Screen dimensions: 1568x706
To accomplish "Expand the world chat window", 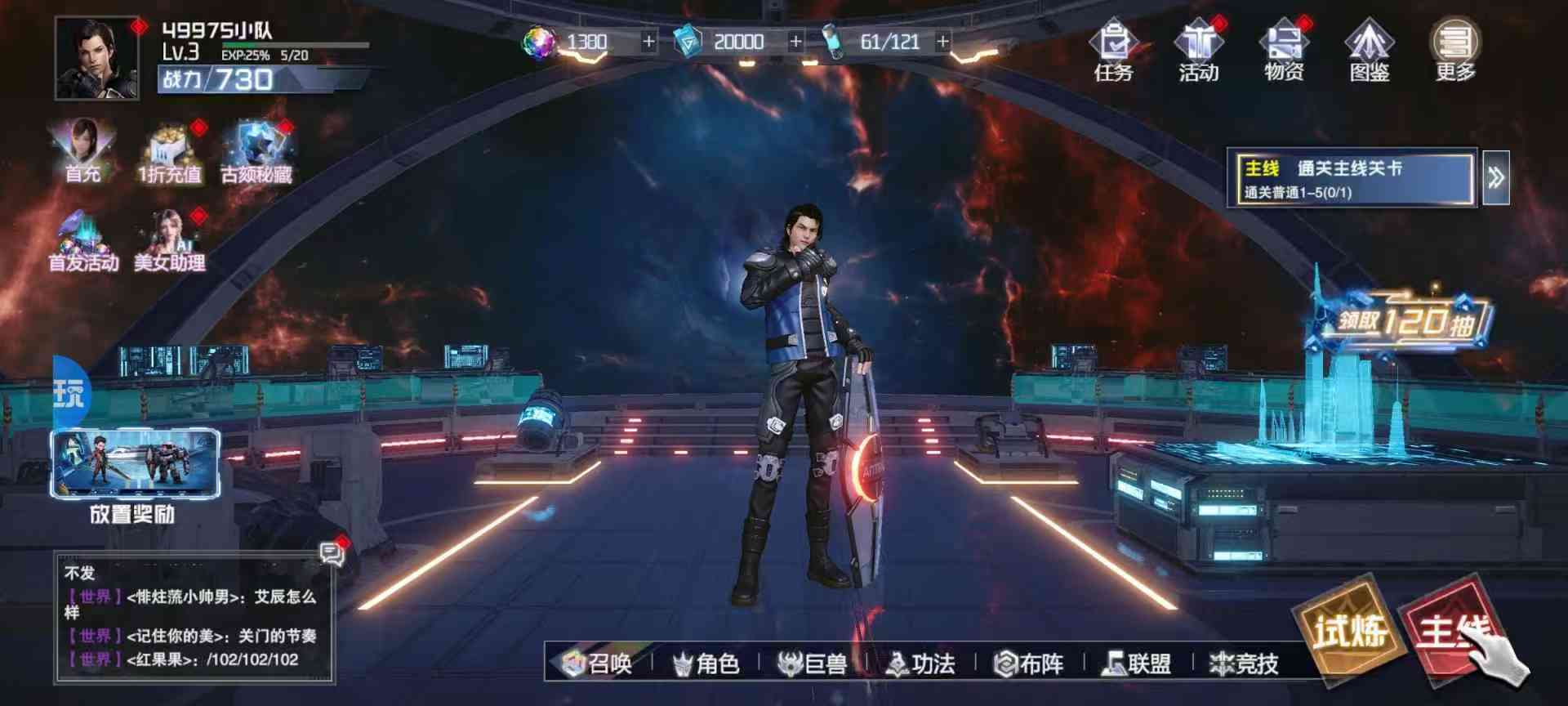I will click(x=332, y=555).
